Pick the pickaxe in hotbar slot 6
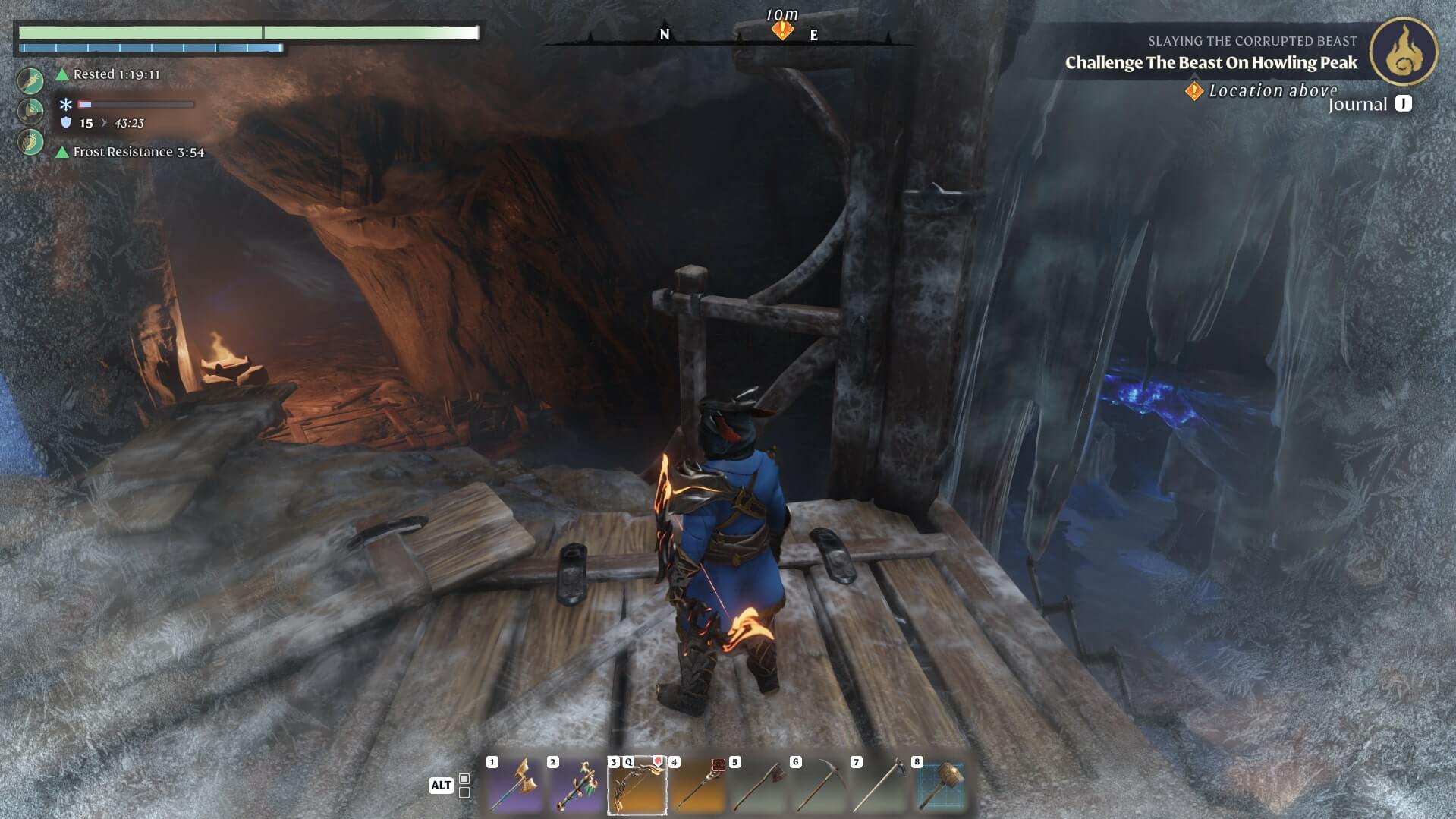Viewport: 1456px width, 819px height. (819, 786)
